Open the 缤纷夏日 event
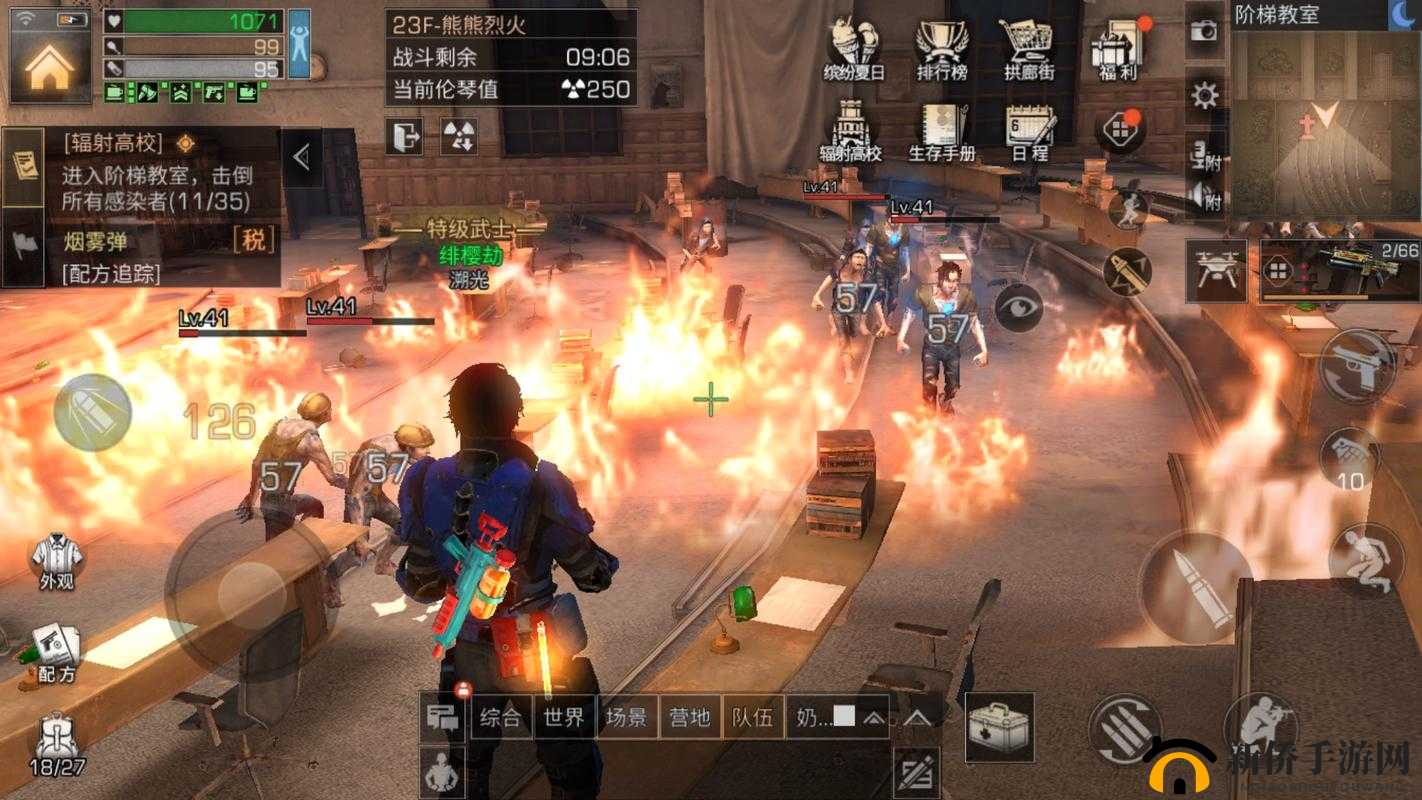The image size is (1422, 800). [853, 48]
